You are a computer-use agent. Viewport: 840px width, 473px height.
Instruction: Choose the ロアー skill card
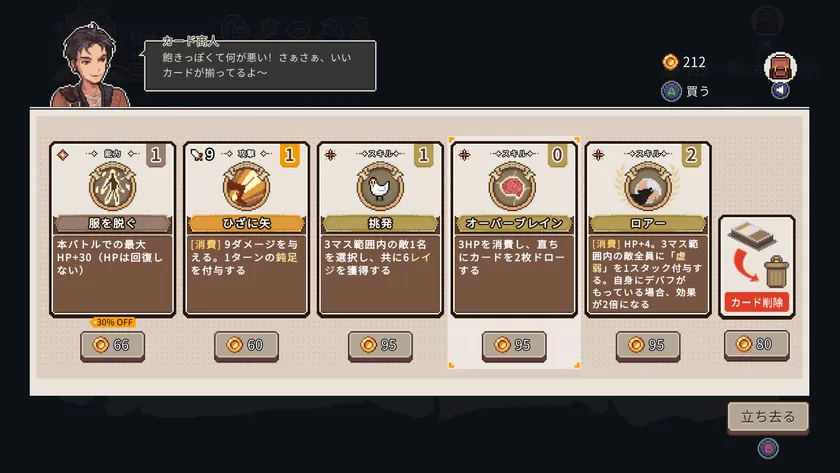tap(648, 229)
